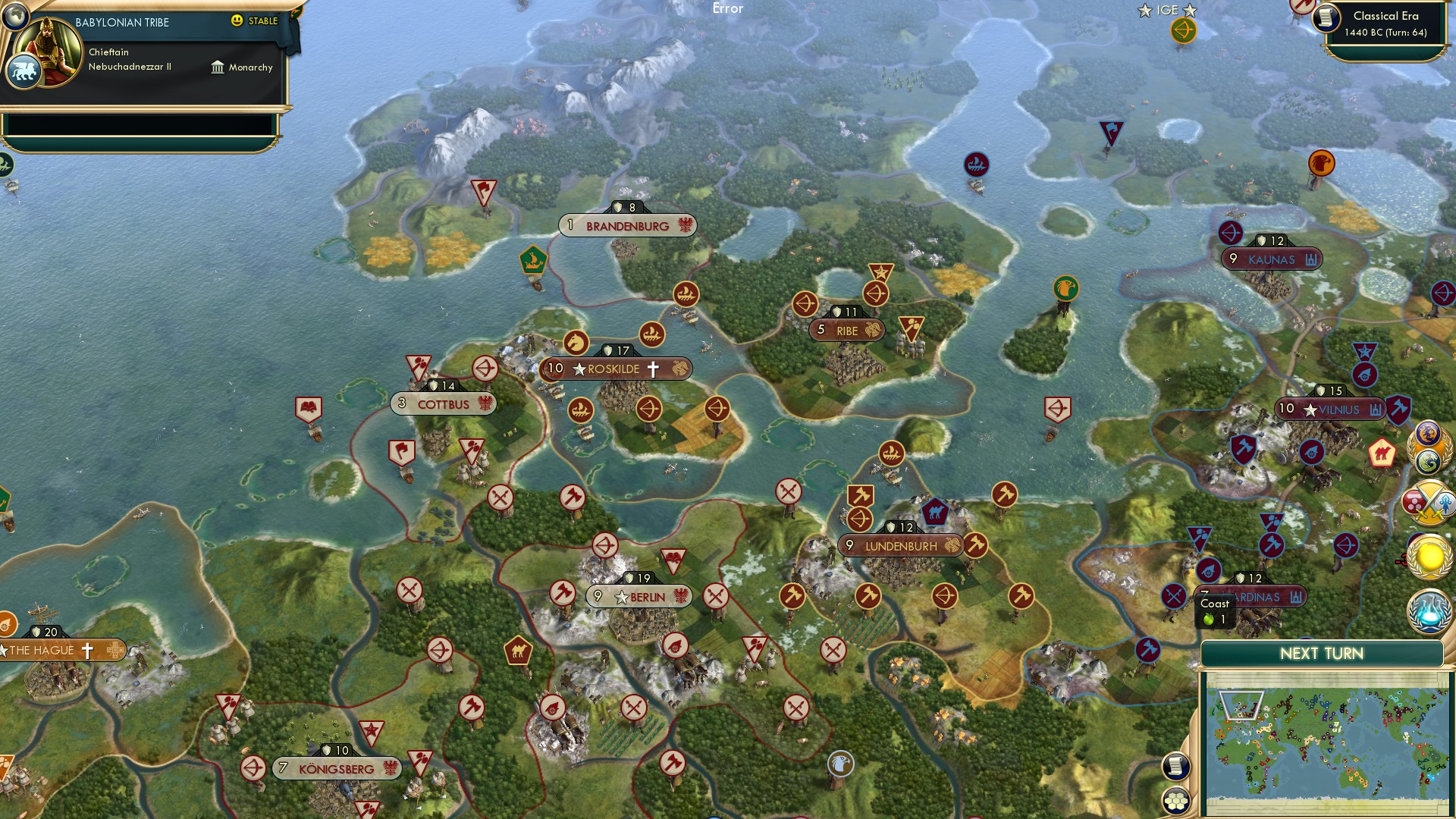Open the notification log scroll icon above the minimap
1456x819 pixels.
click(x=1176, y=765)
